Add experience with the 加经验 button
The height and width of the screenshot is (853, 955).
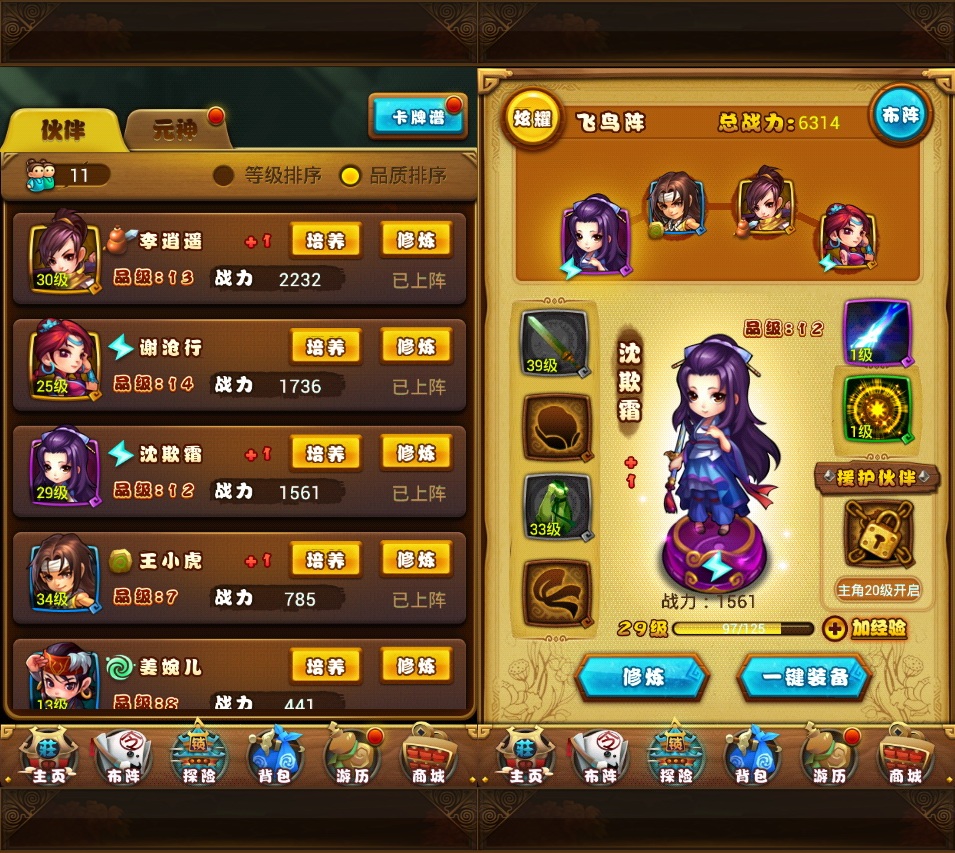point(865,629)
